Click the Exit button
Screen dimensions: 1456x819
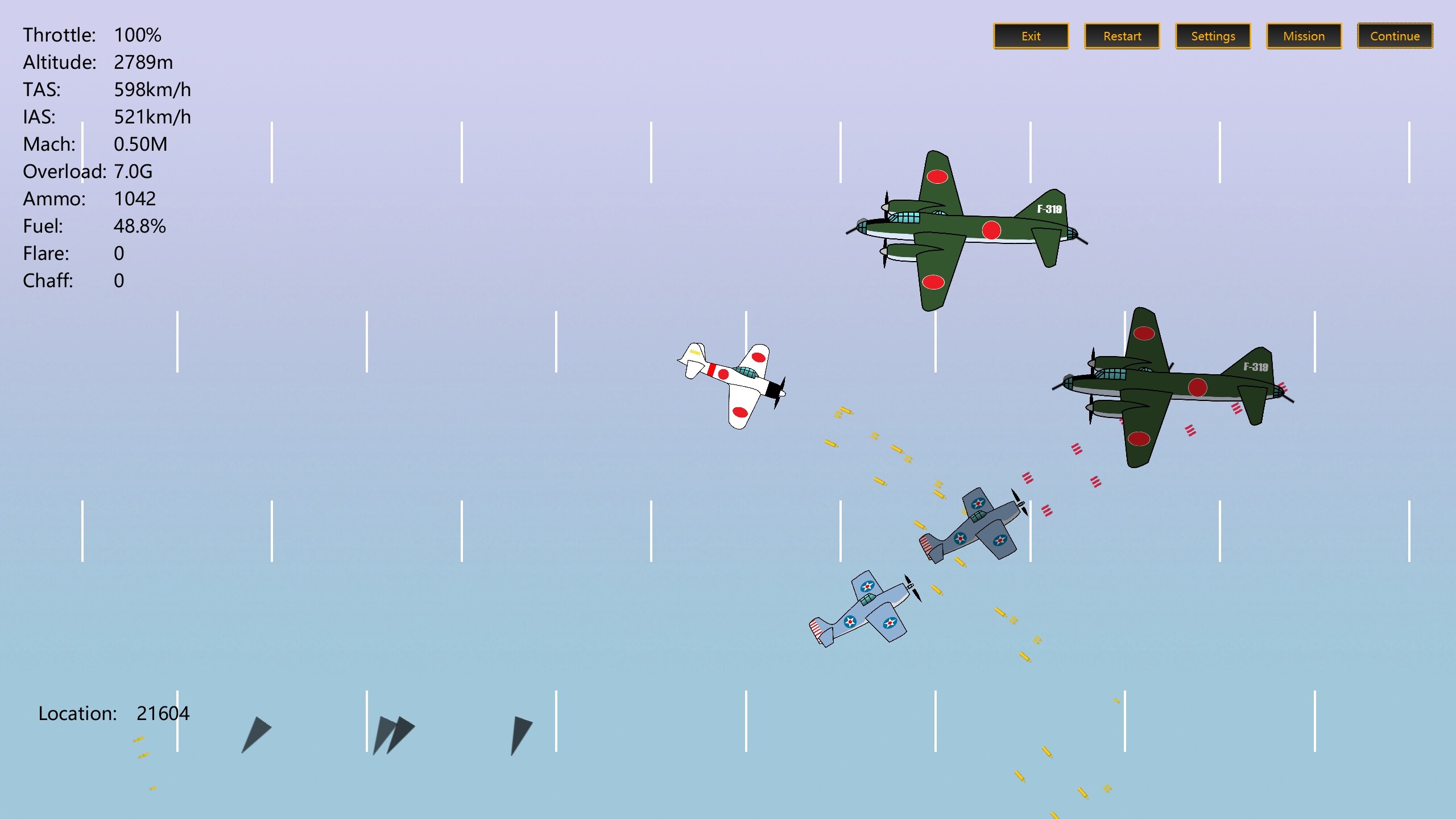click(1031, 36)
